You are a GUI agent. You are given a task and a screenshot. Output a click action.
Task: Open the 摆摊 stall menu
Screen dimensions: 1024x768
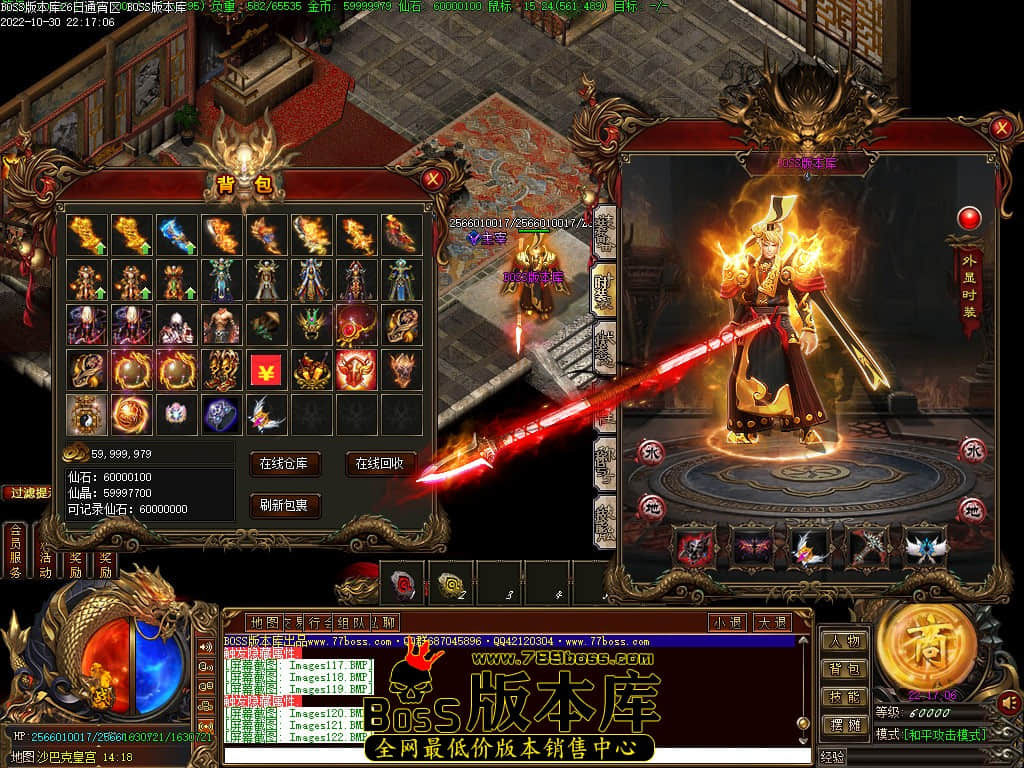(844, 724)
